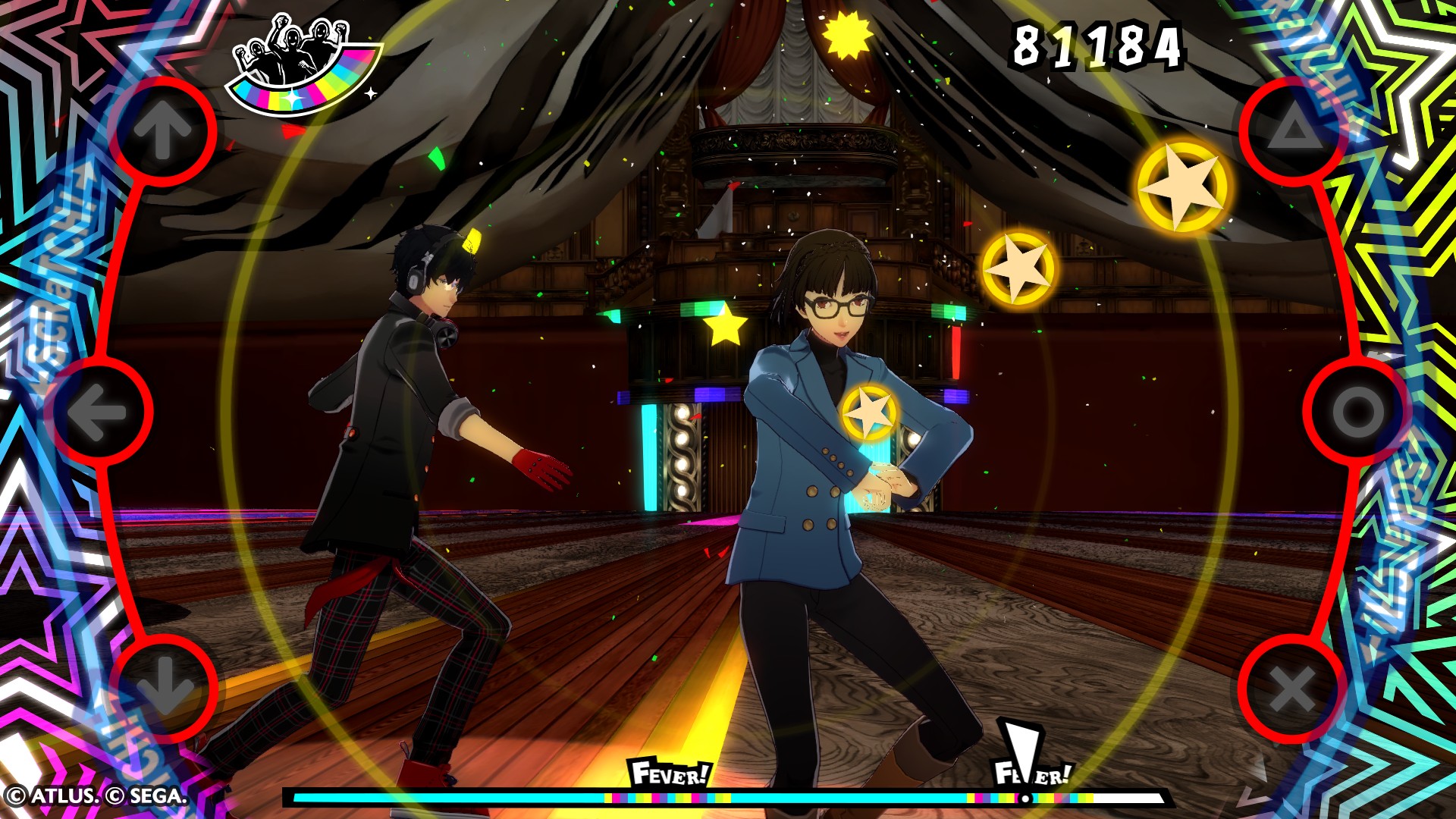Click the circle note target
Screen dimensions: 1456x819
pos(1357,412)
